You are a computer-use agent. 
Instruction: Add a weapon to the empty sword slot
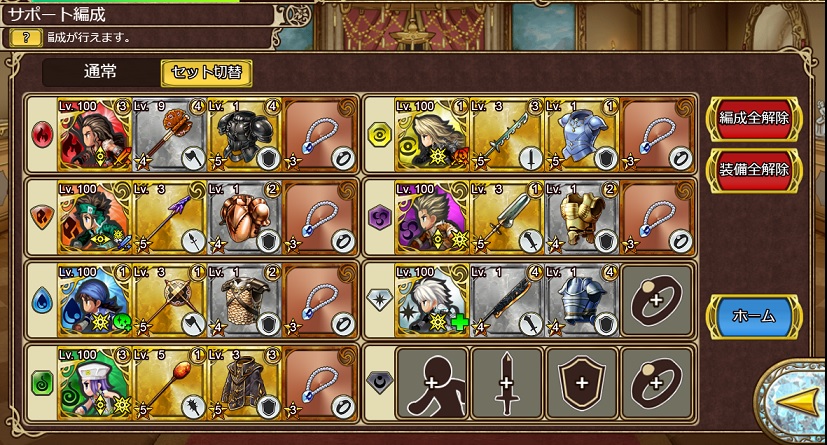[x=507, y=382]
